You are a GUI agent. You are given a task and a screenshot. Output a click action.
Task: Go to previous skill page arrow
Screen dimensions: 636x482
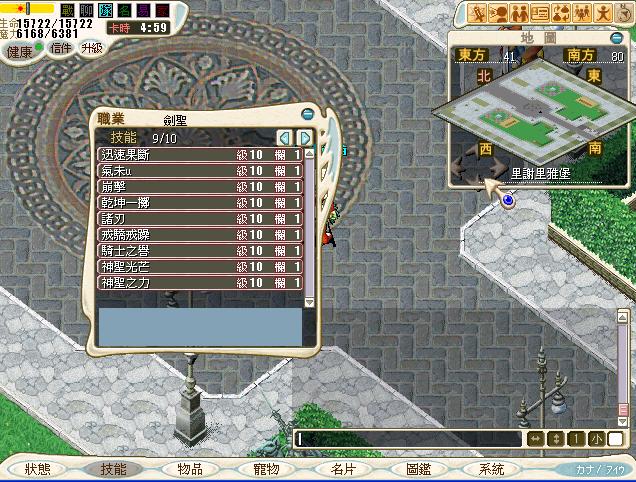(x=284, y=137)
